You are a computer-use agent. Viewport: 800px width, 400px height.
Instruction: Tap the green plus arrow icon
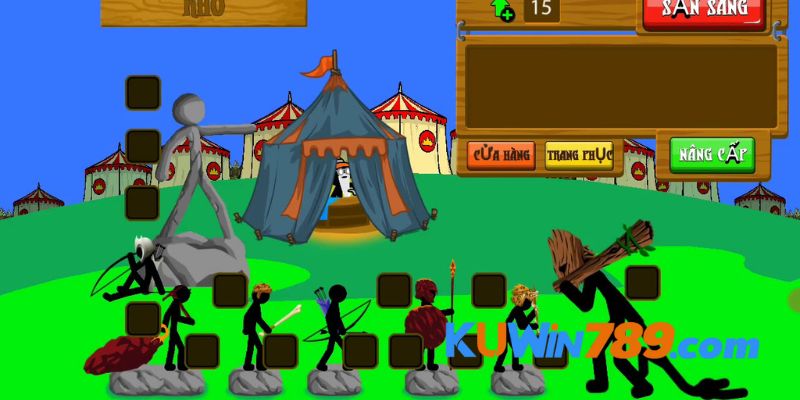tap(501, 10)
